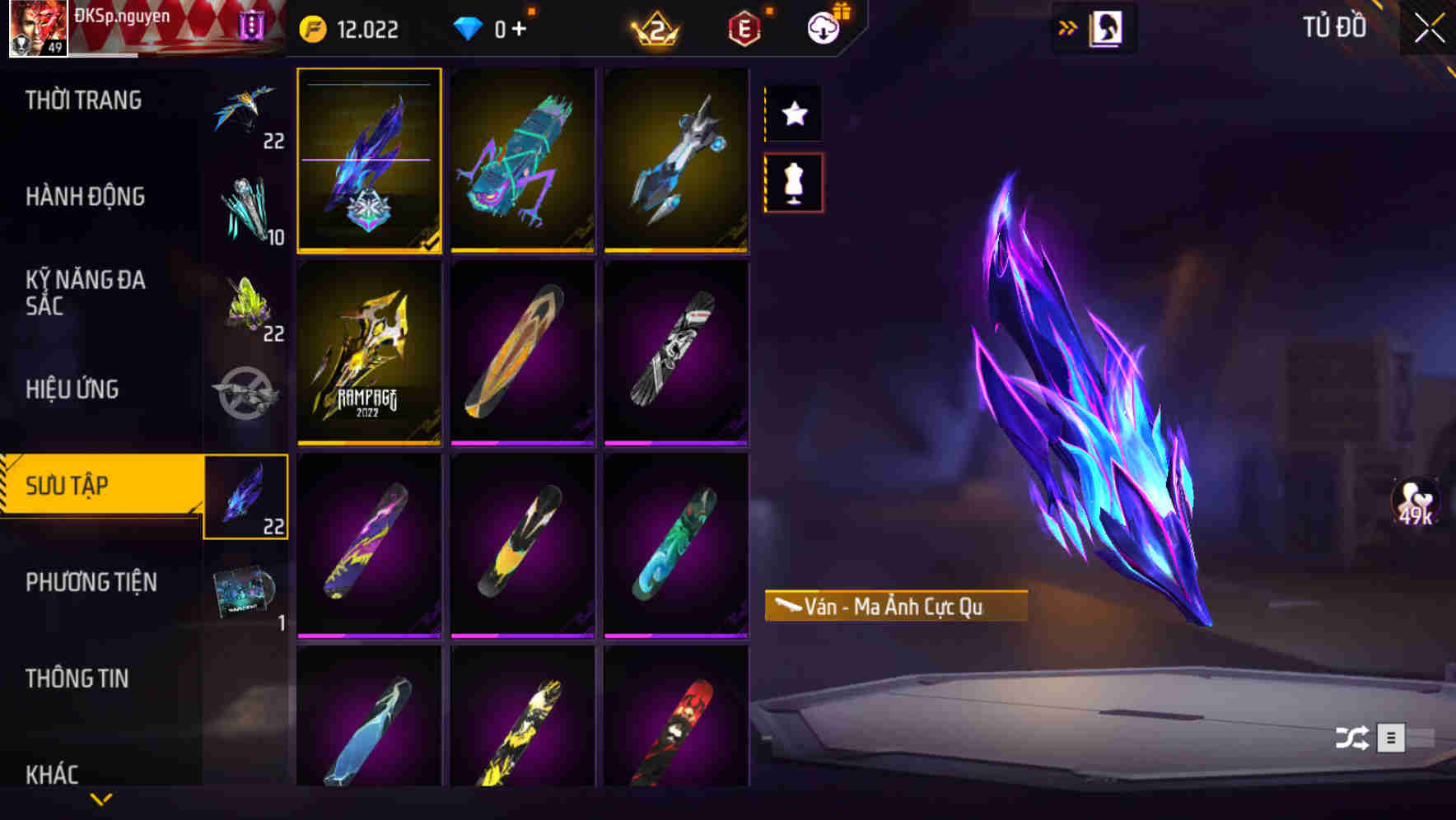
Task: Open the gift cloud download icon in top bar
Action: (x=824, y=27)
